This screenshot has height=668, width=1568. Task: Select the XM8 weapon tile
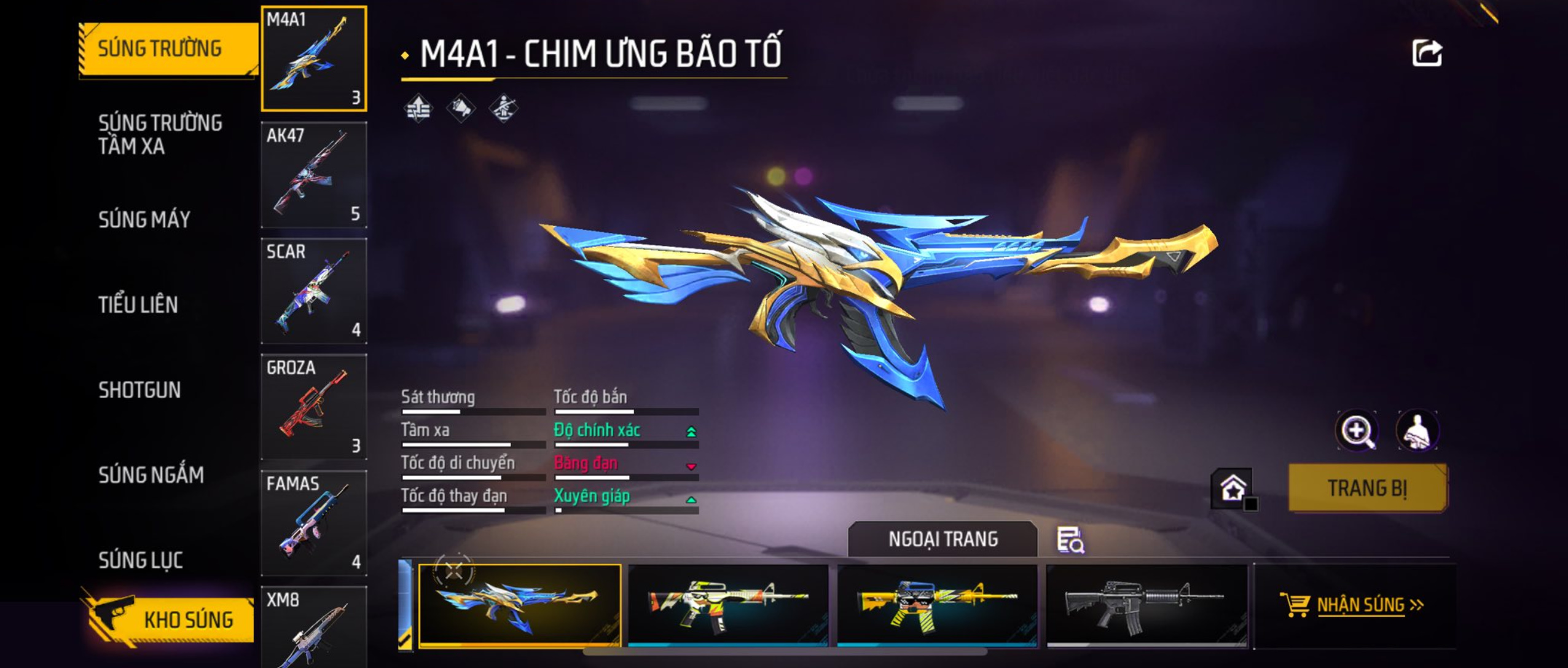pos(314,627)
